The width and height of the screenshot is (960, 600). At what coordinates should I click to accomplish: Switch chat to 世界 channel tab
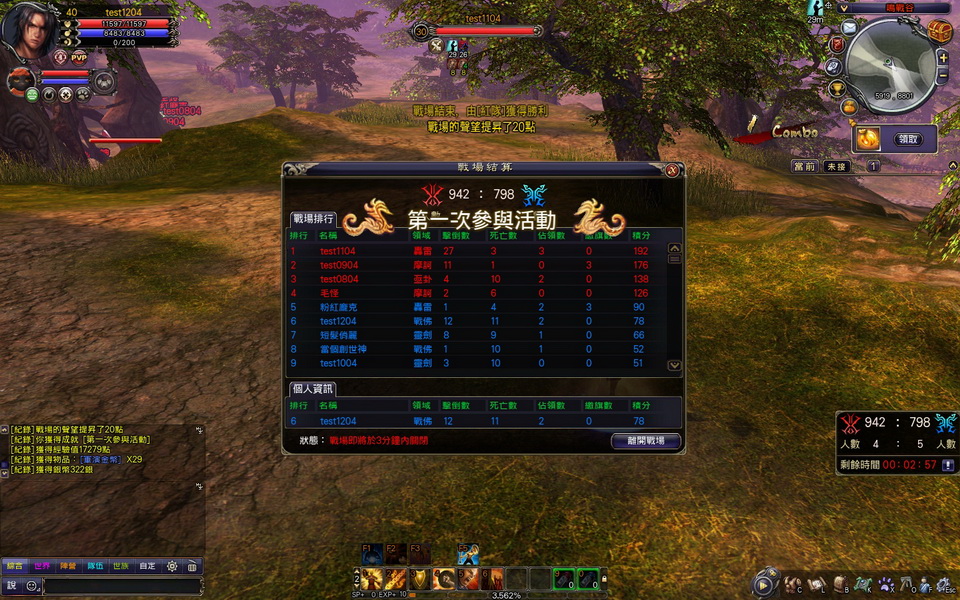(x=42, y=566)
